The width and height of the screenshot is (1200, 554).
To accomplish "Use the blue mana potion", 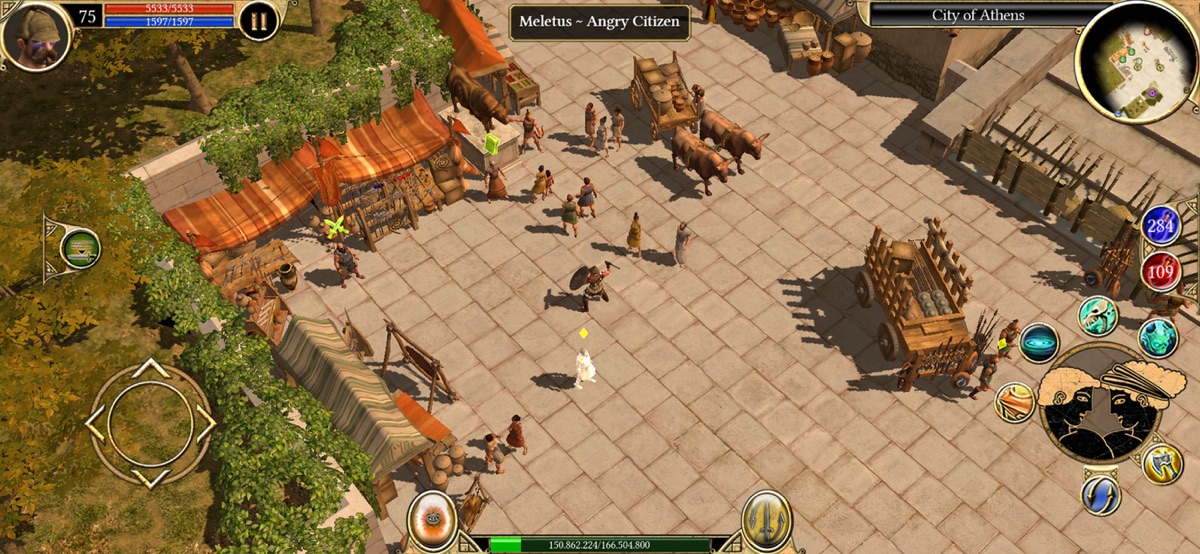I will pyautogui.click(x=1160, y=226).
